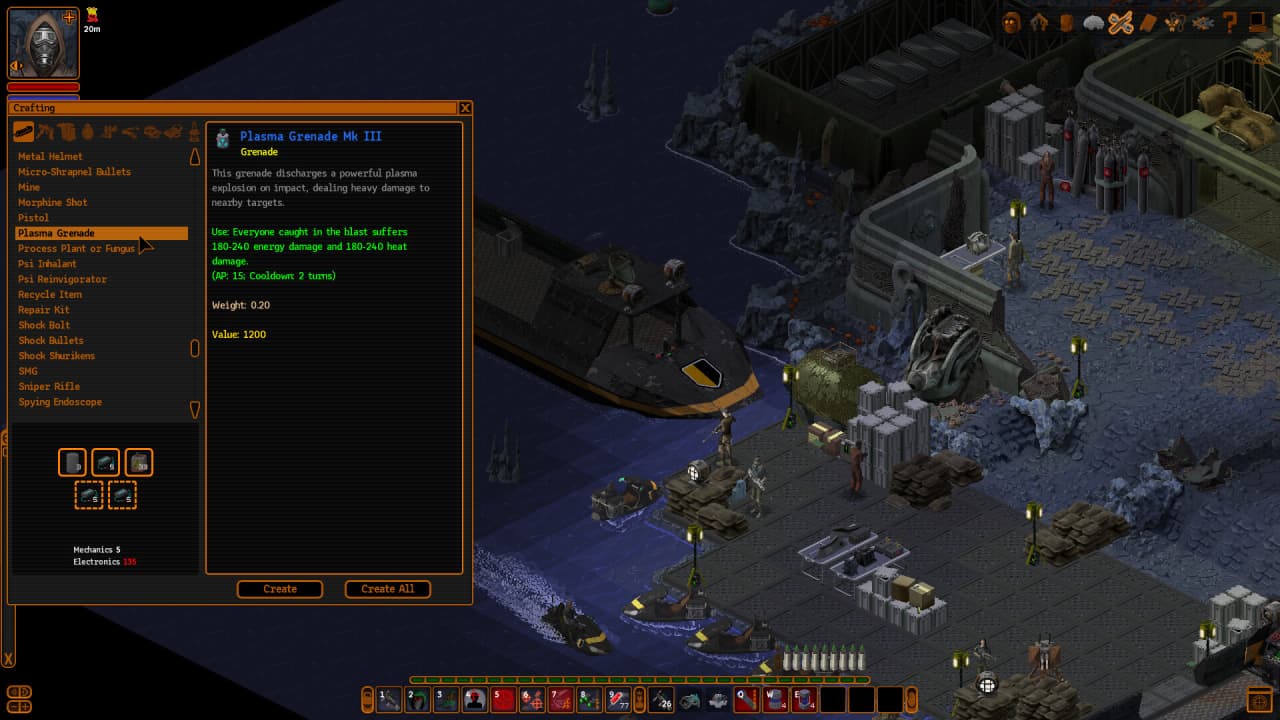
Task: Open the help question mark icon
Action: click(1231, 22)
